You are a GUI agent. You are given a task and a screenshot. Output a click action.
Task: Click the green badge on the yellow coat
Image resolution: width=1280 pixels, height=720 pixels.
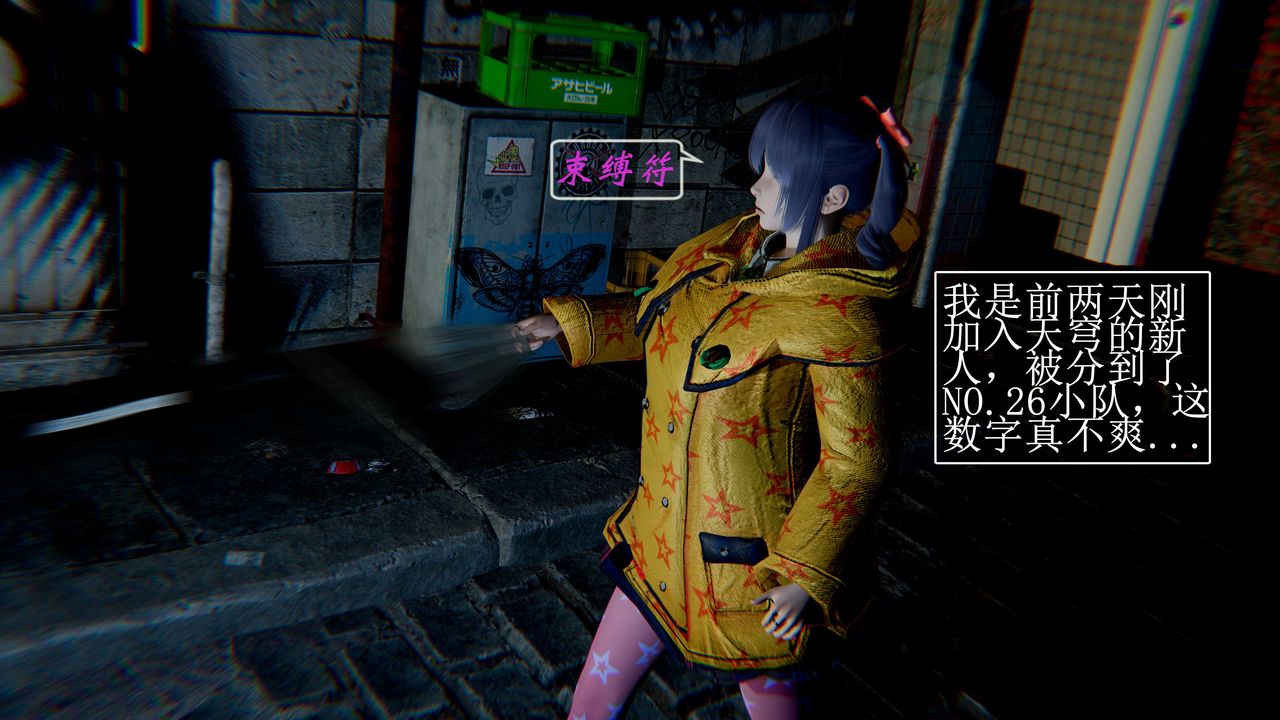[714, 356]
